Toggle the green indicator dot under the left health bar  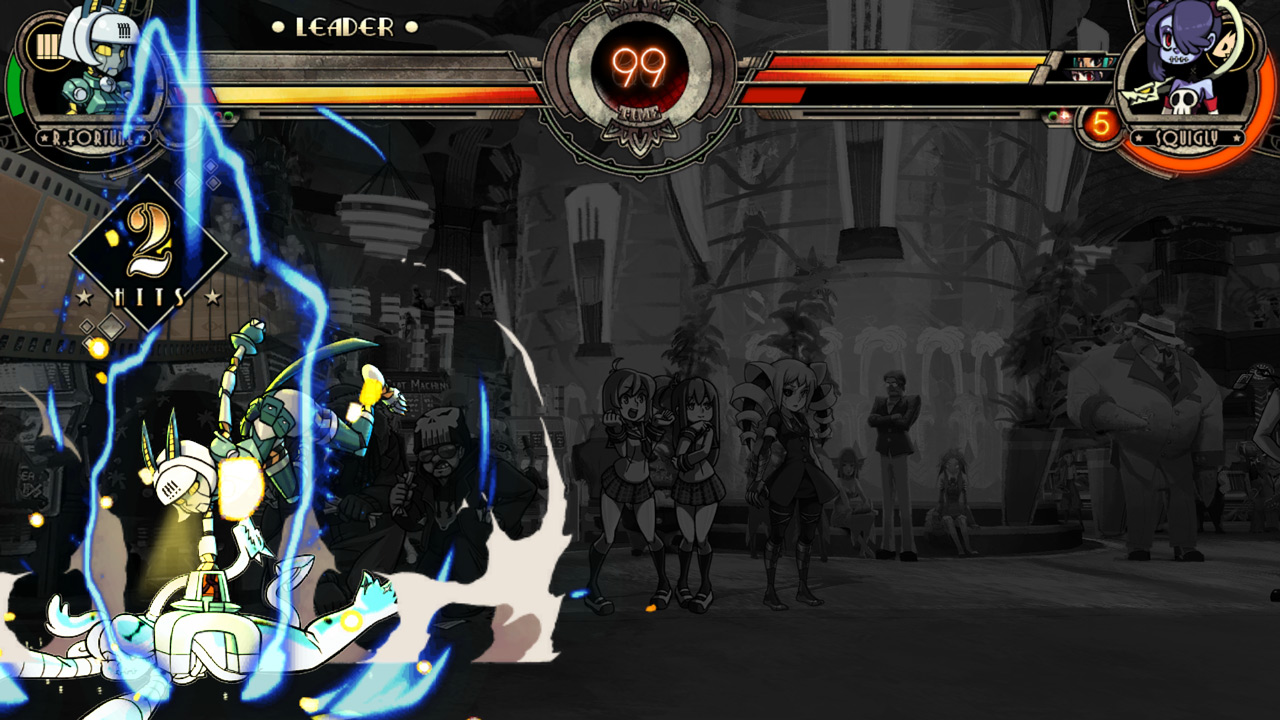[x=228, y=115]
